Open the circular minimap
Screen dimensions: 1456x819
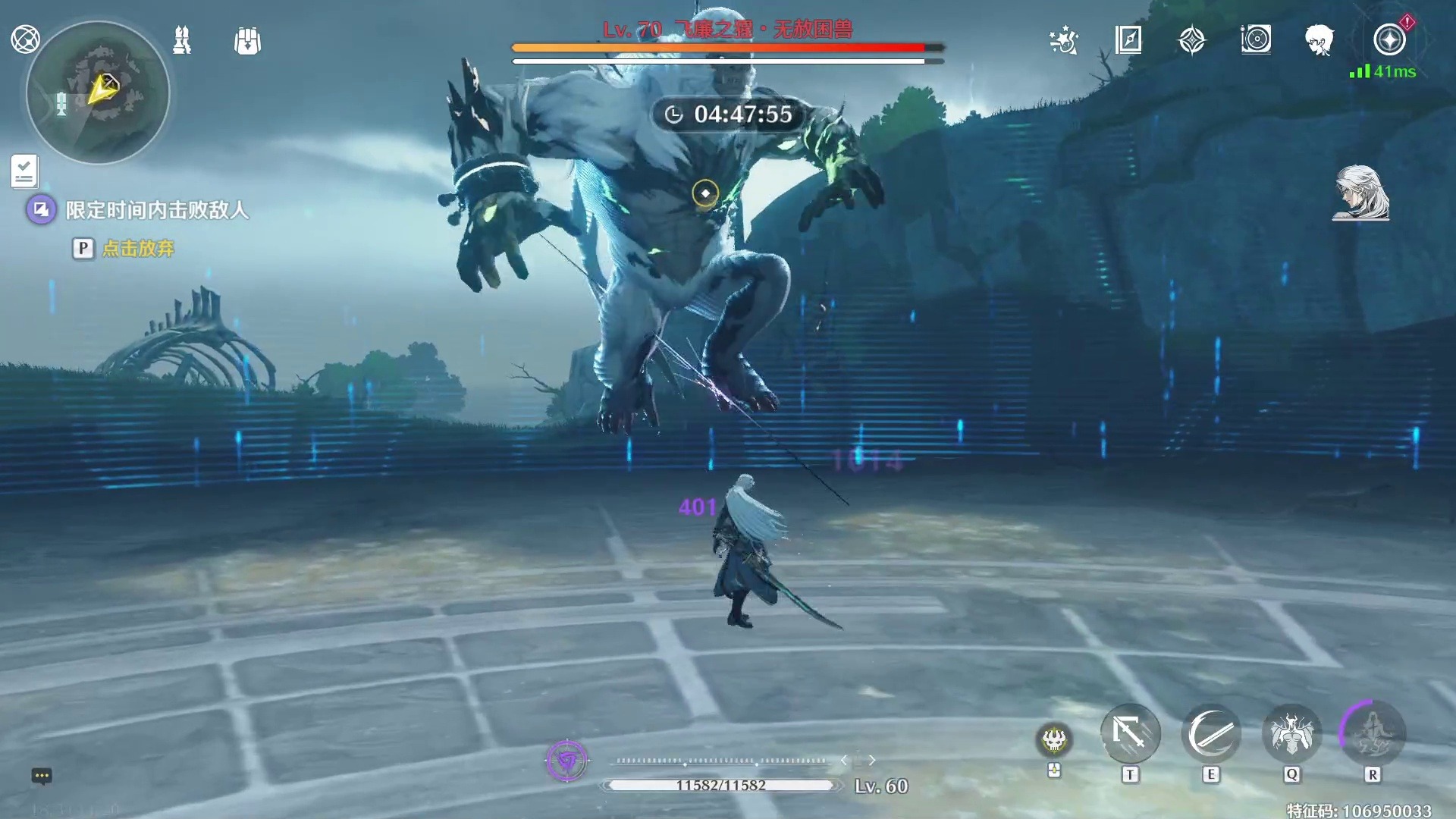click(x=98, y=93)
